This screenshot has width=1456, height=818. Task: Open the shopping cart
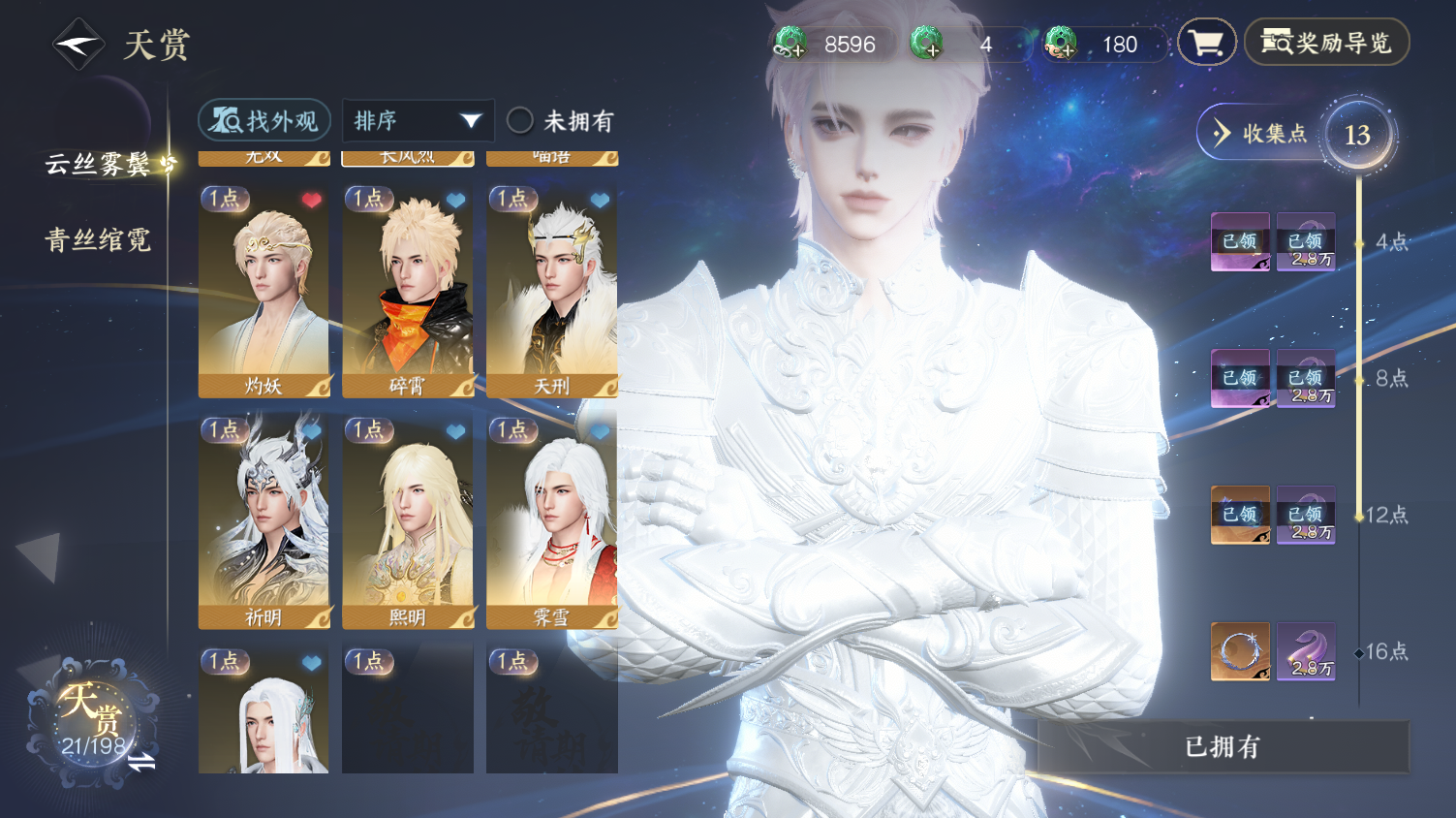point(1206,43)
